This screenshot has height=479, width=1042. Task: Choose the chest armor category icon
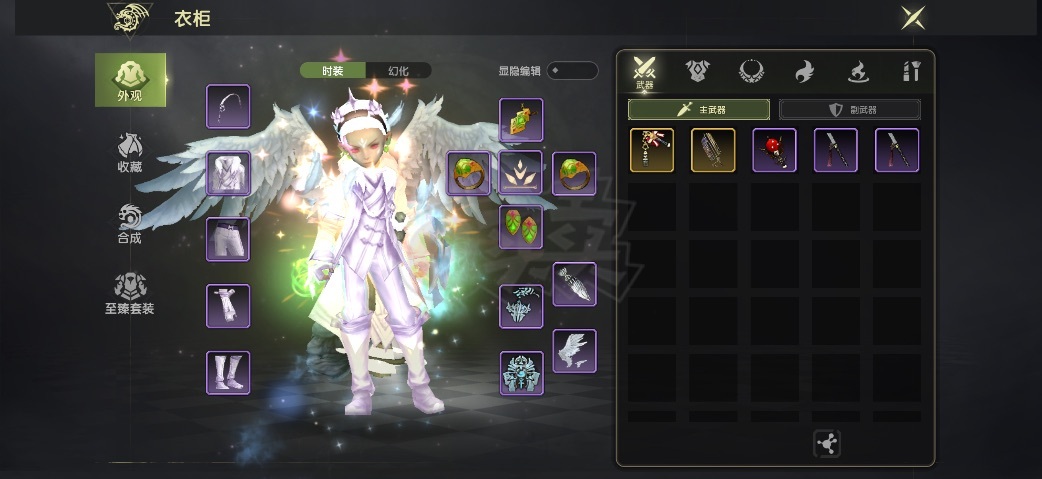click(x=698, y=71)
